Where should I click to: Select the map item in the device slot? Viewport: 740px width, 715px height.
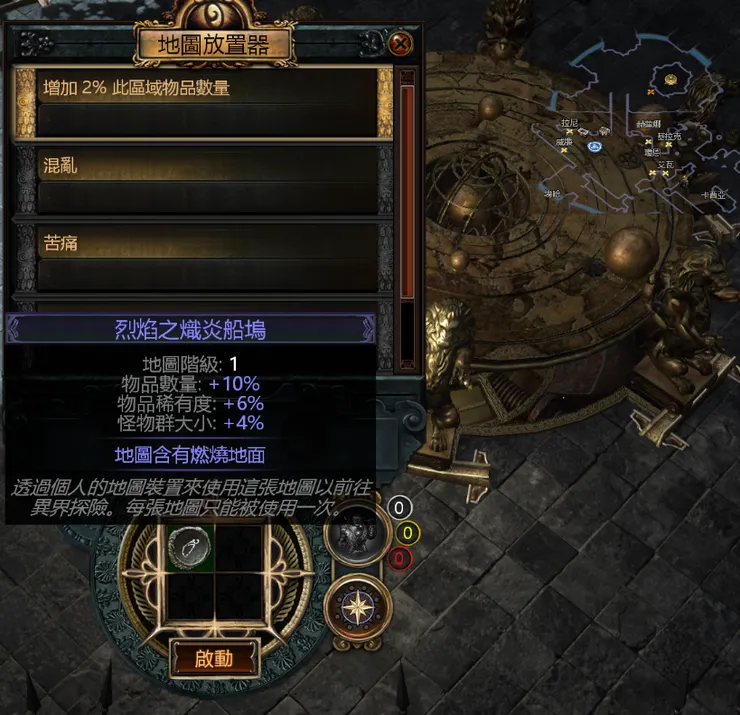point(186,546)
